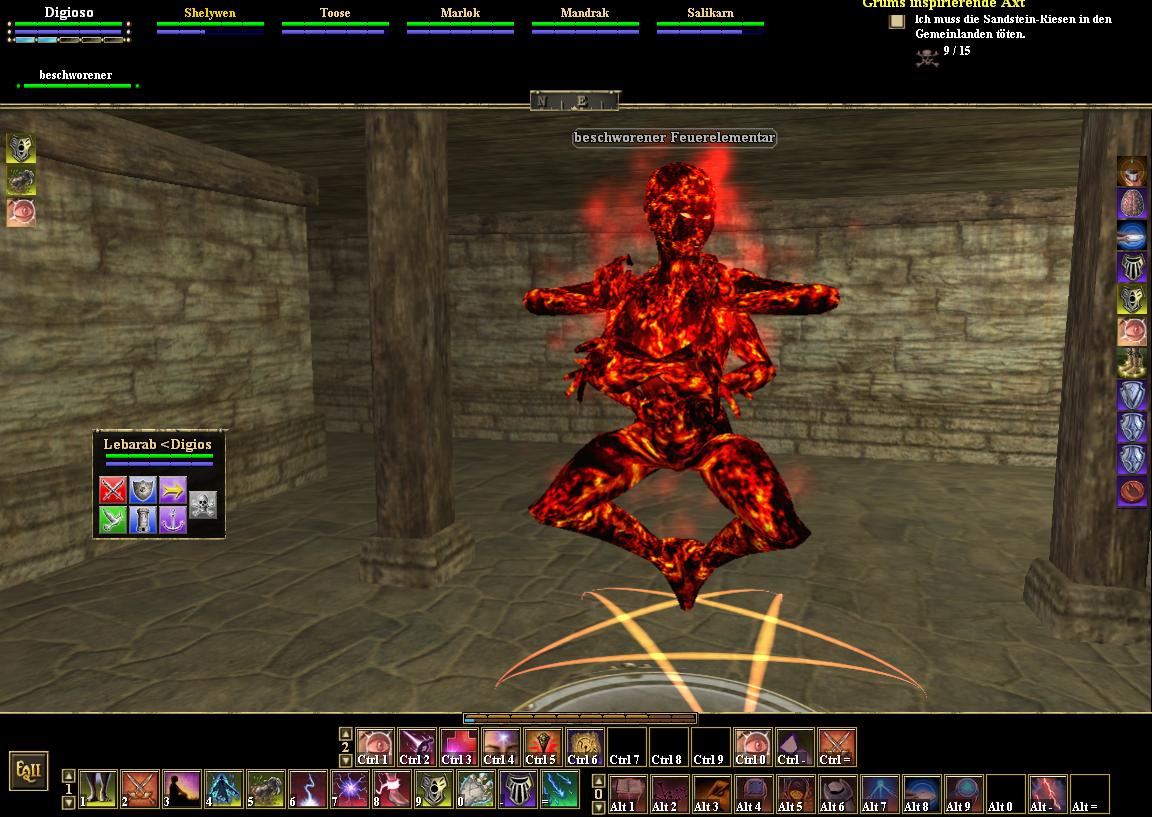Viewport: 1152px width, 817px height.
Task: Select group member Shelywen
Action: [x=210, y=14]
